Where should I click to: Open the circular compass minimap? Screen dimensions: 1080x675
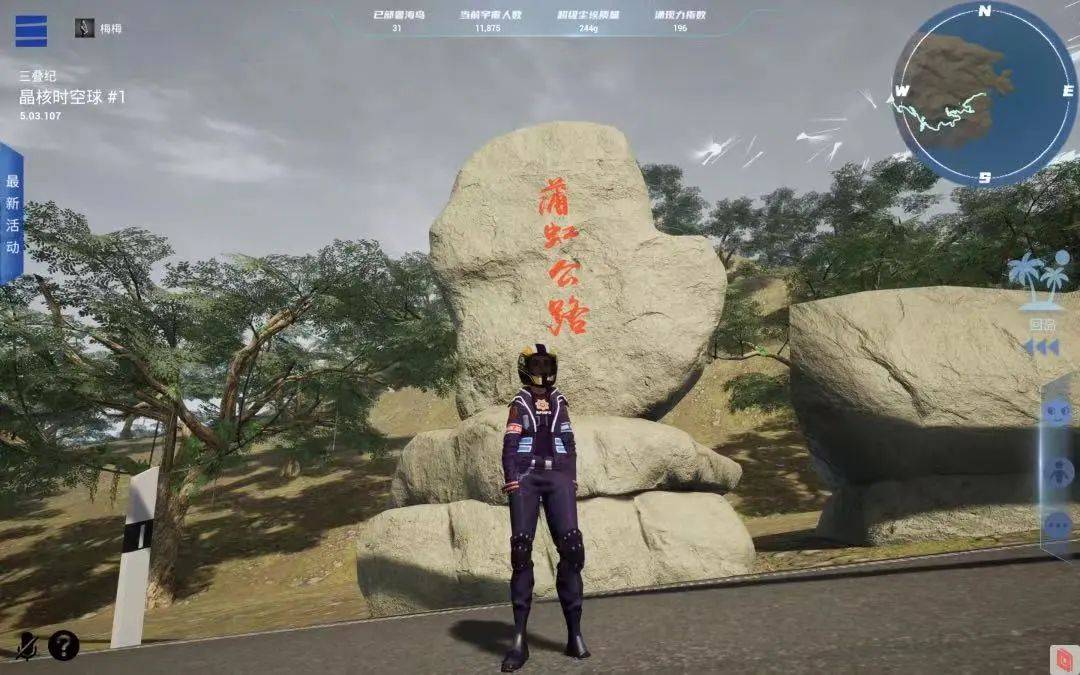[x=984, y=95]
